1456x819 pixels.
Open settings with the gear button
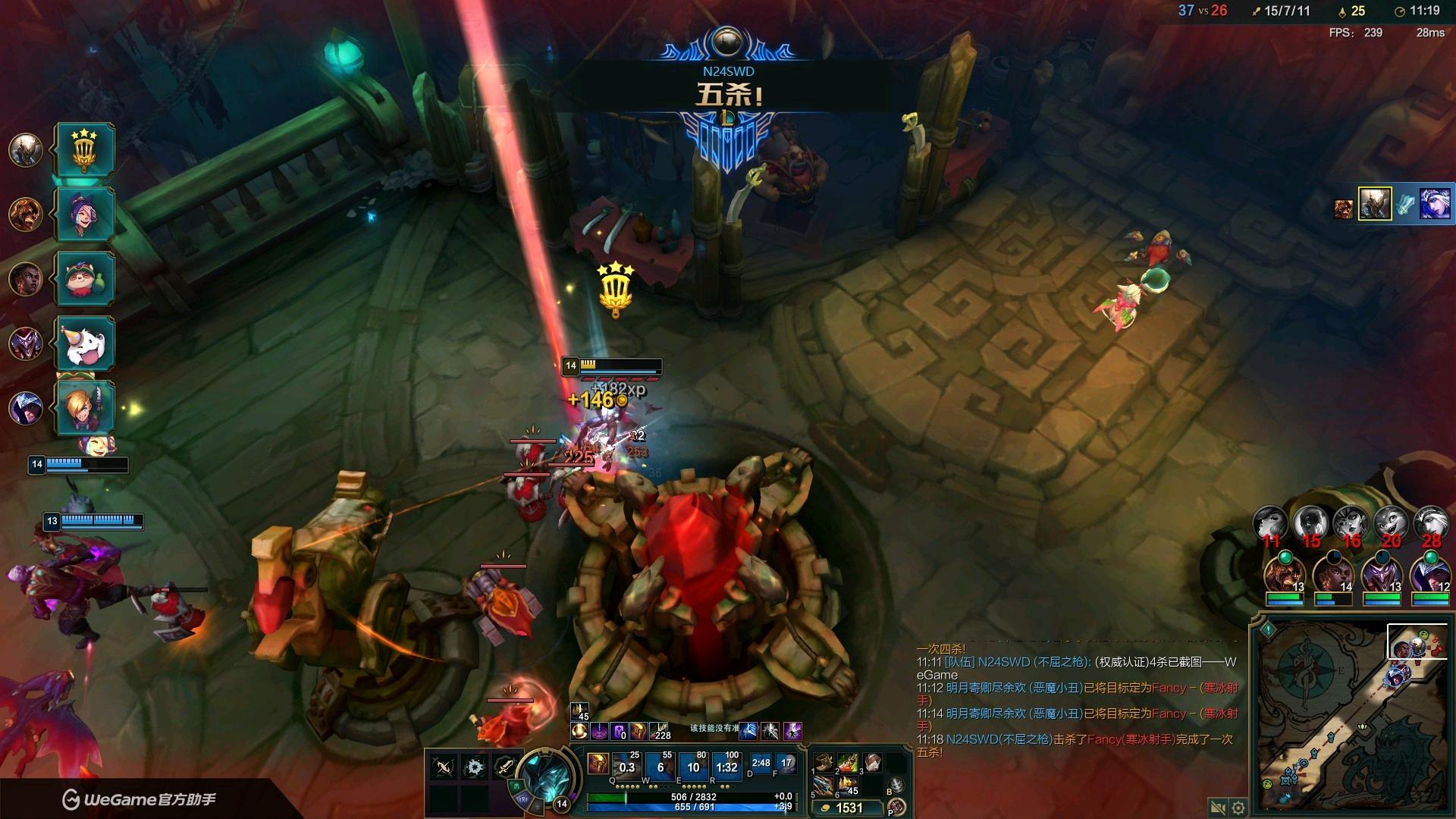tap(1238, 807)
